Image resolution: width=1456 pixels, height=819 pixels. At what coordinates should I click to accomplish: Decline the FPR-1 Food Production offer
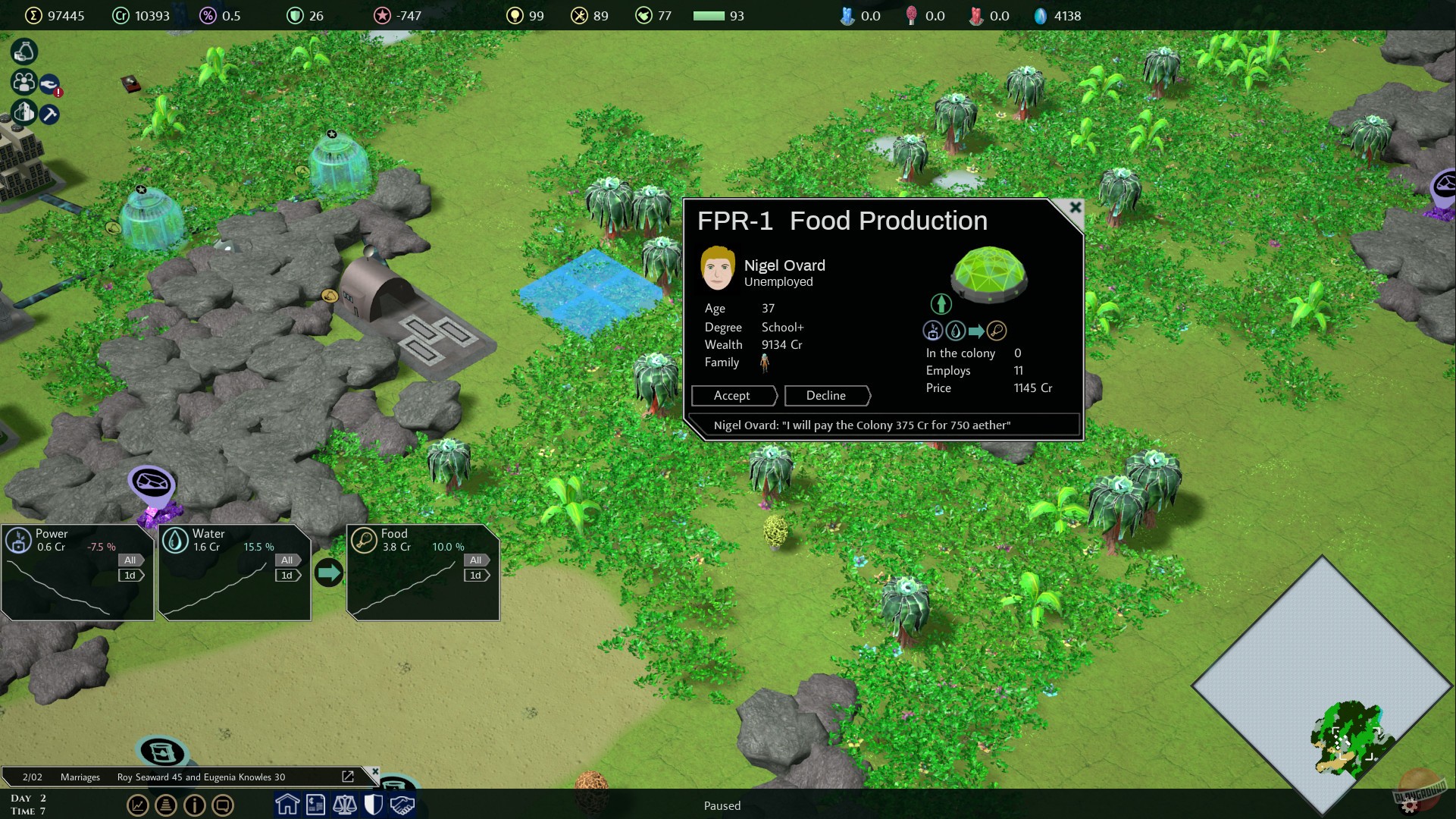tap(826, 395)
